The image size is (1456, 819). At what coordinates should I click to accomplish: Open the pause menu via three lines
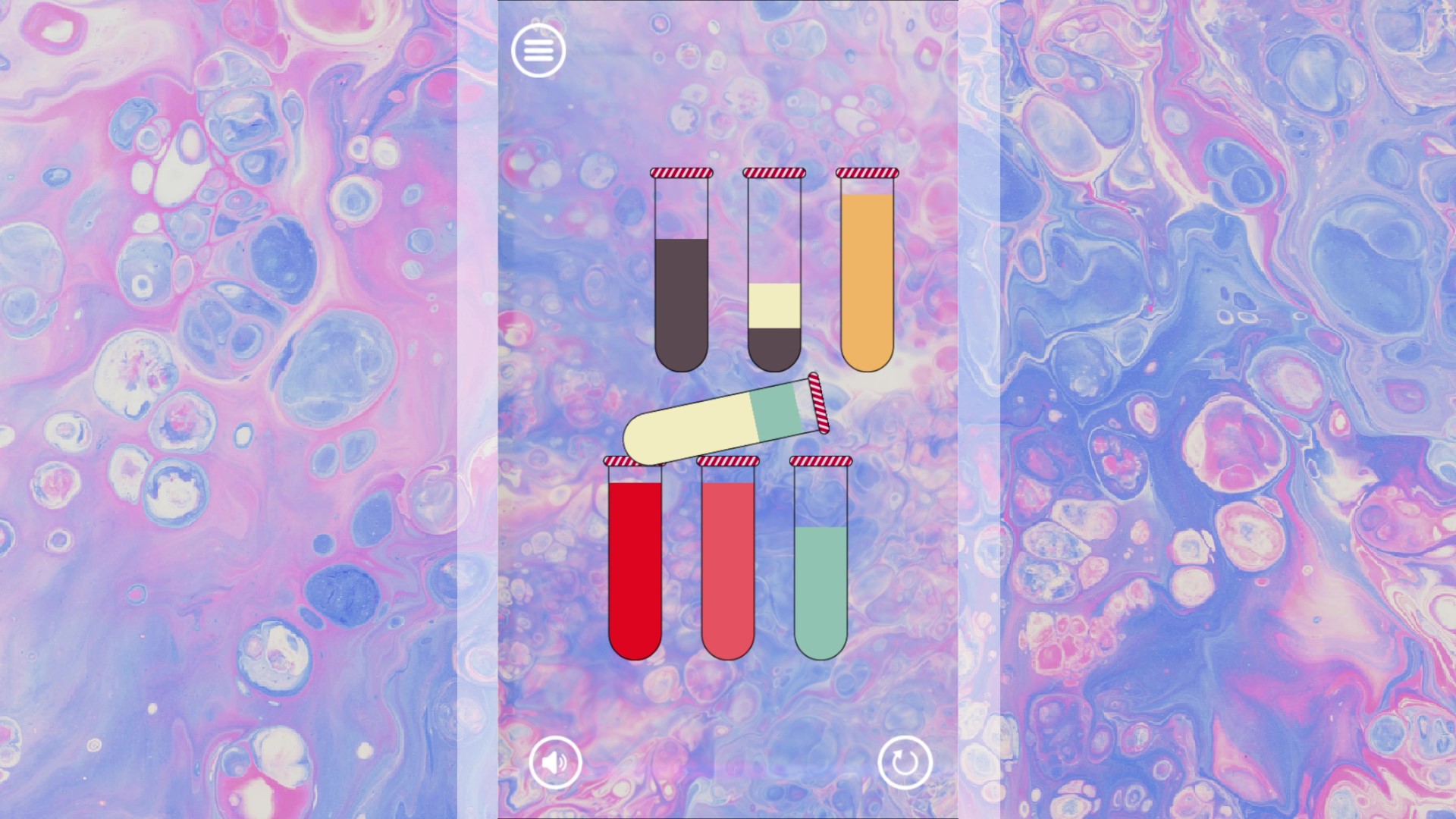click(x=538, y=50)
